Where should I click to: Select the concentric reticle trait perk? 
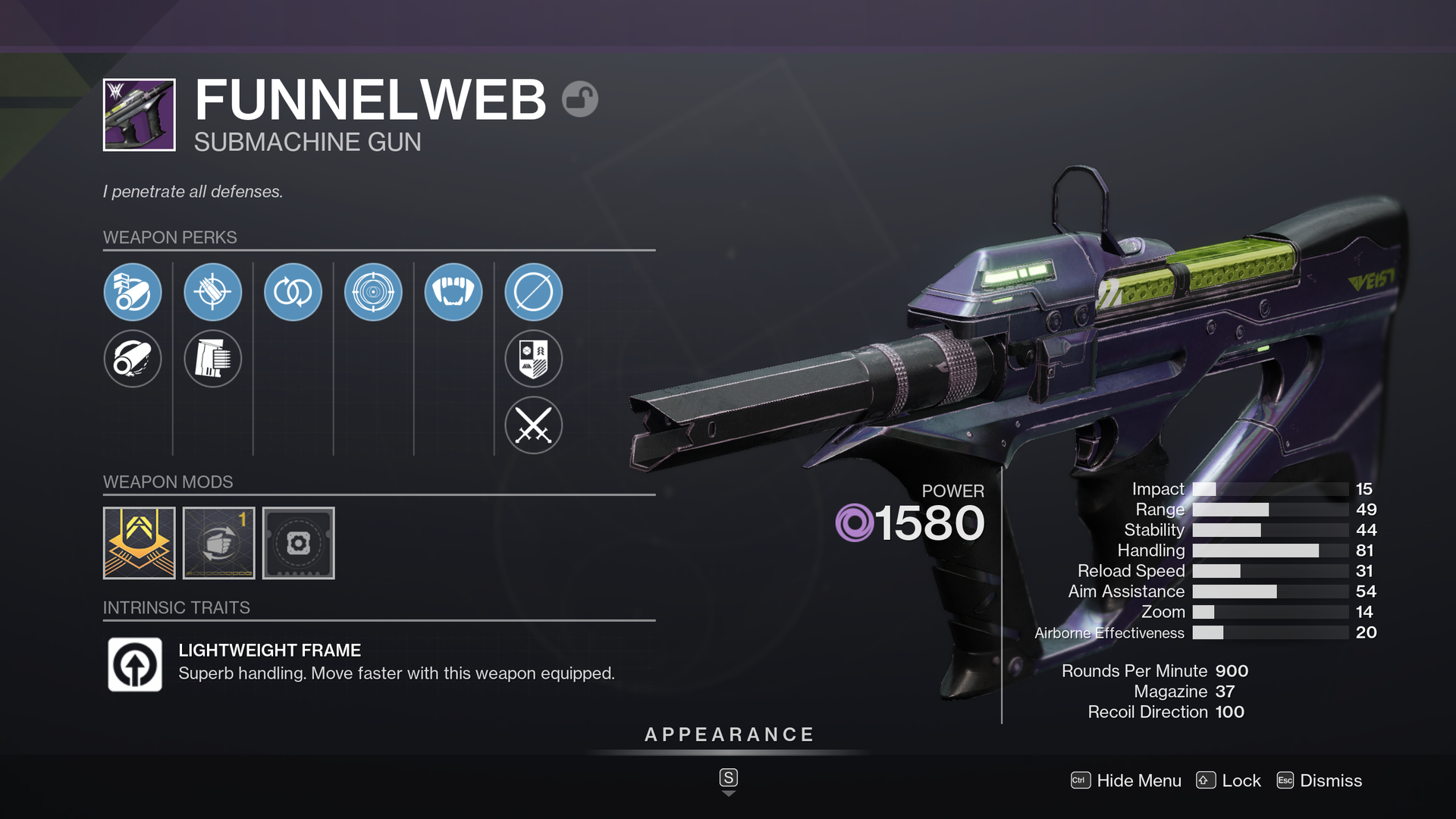point(373,291)
